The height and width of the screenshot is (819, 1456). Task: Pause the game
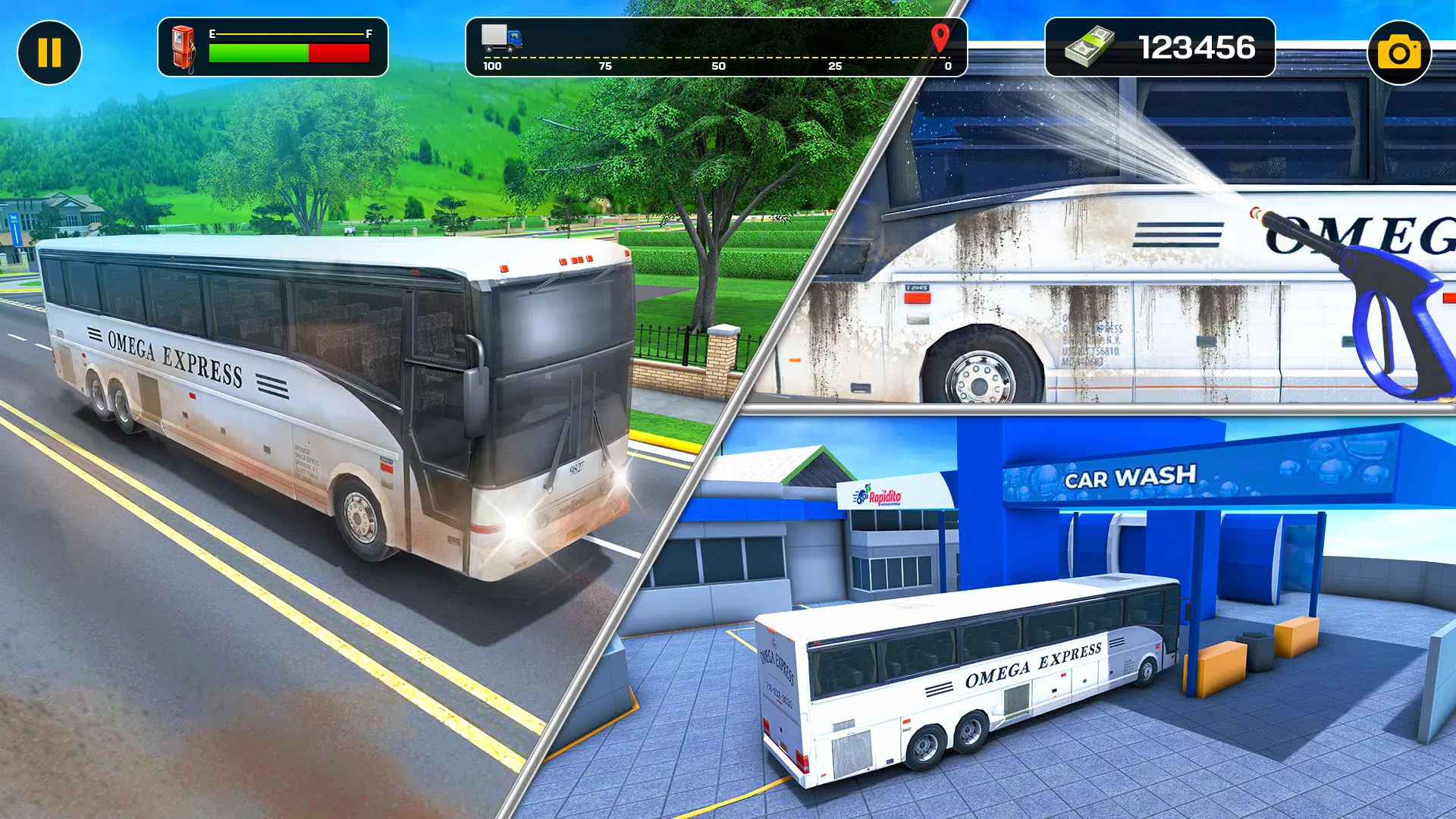coord(49,52)
